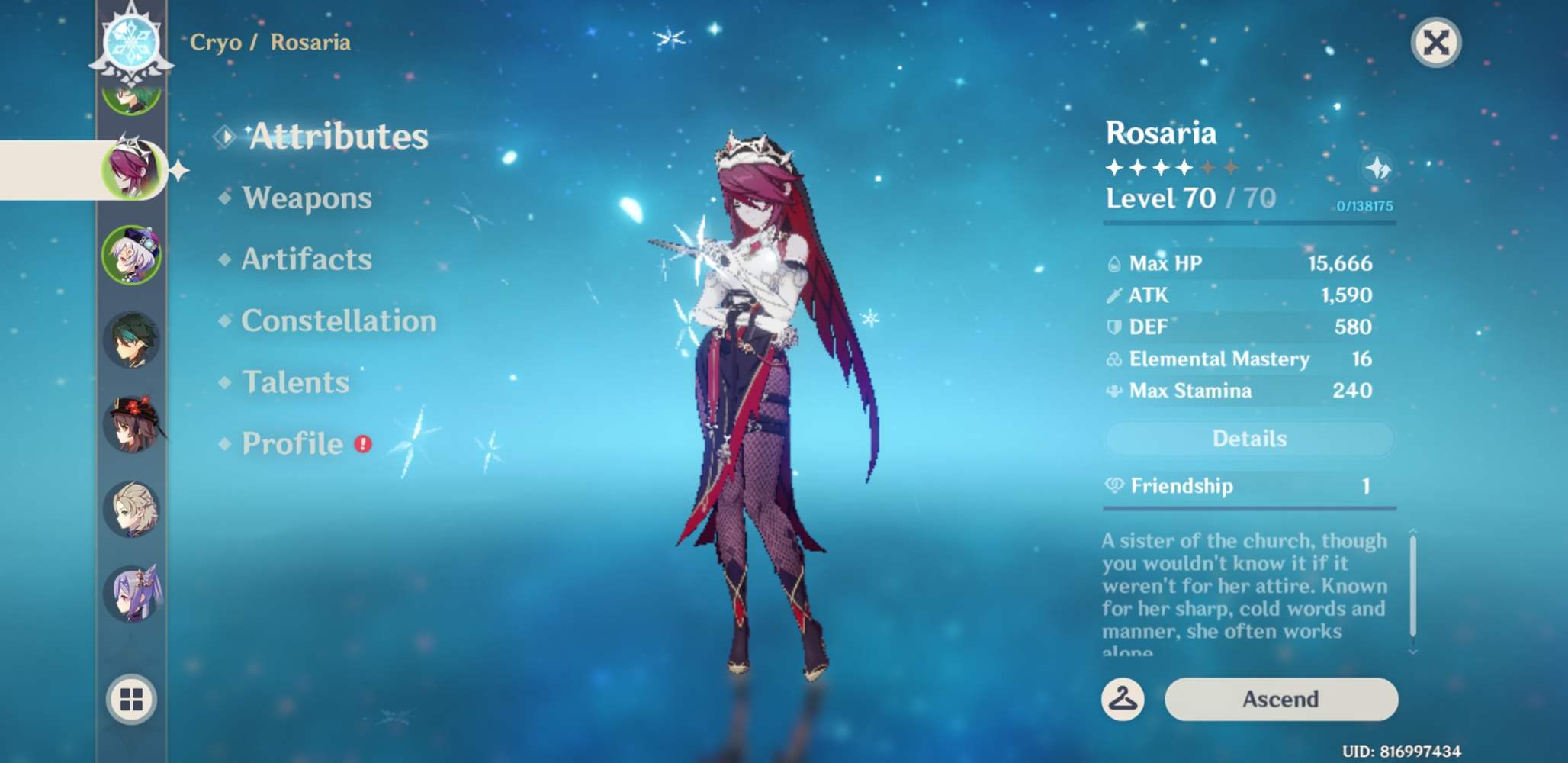The image size is (1568, 763).
Task: Expand the Attributes section header
Action: pyautogui.click(x=339, y=135)
